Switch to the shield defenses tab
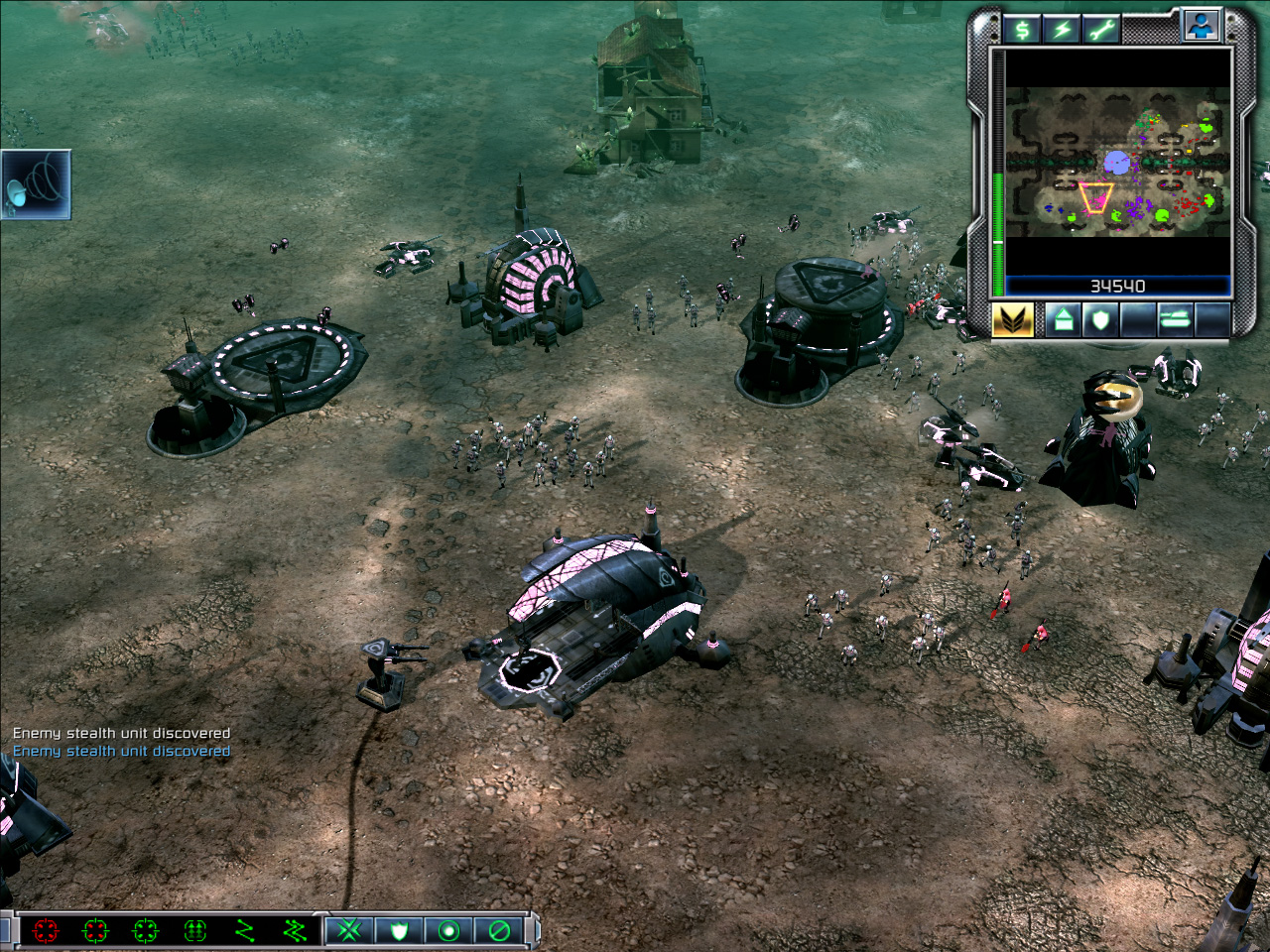This screenshot has width=1270, height=952. click(x=1100, y=320)
